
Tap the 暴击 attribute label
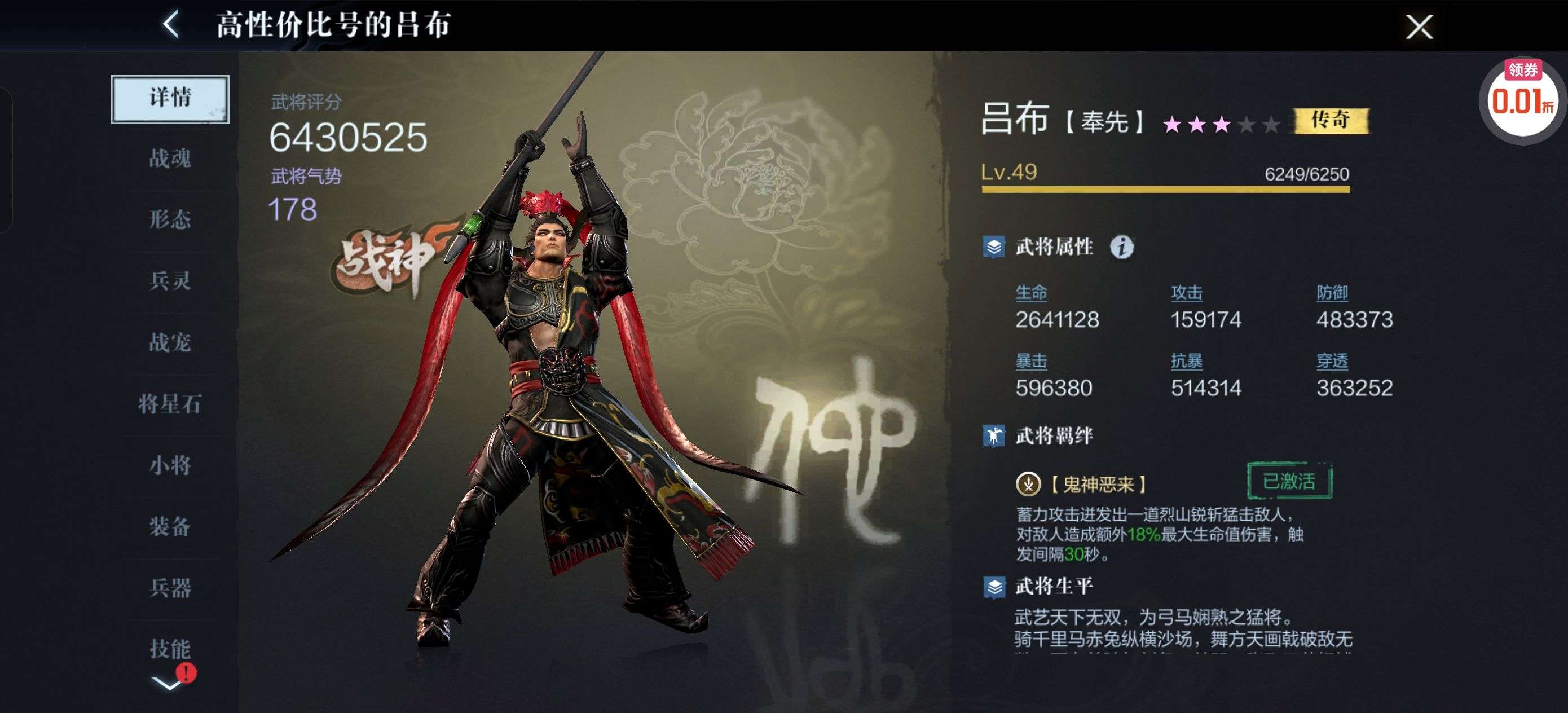tap(1031, 362)
